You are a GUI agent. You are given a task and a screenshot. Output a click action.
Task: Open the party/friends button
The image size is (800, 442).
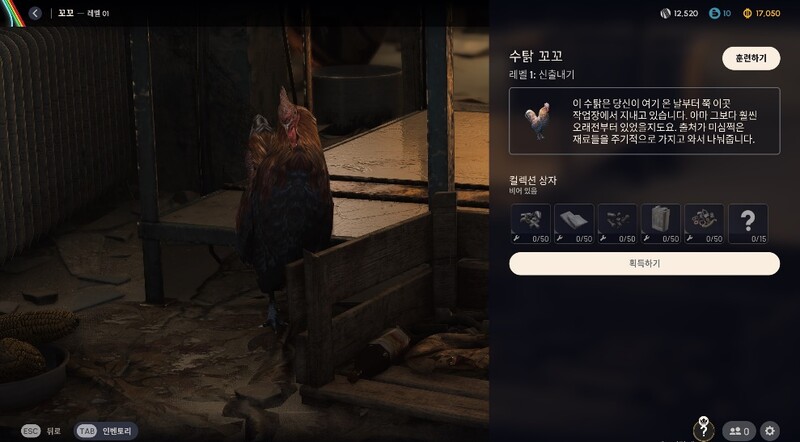pos(739,431)
